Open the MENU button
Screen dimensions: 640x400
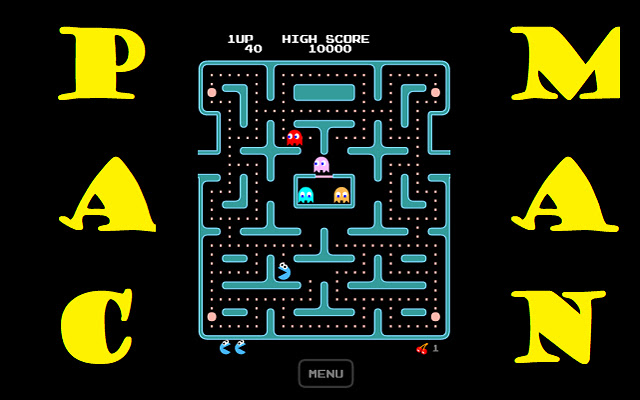[326, 374]
